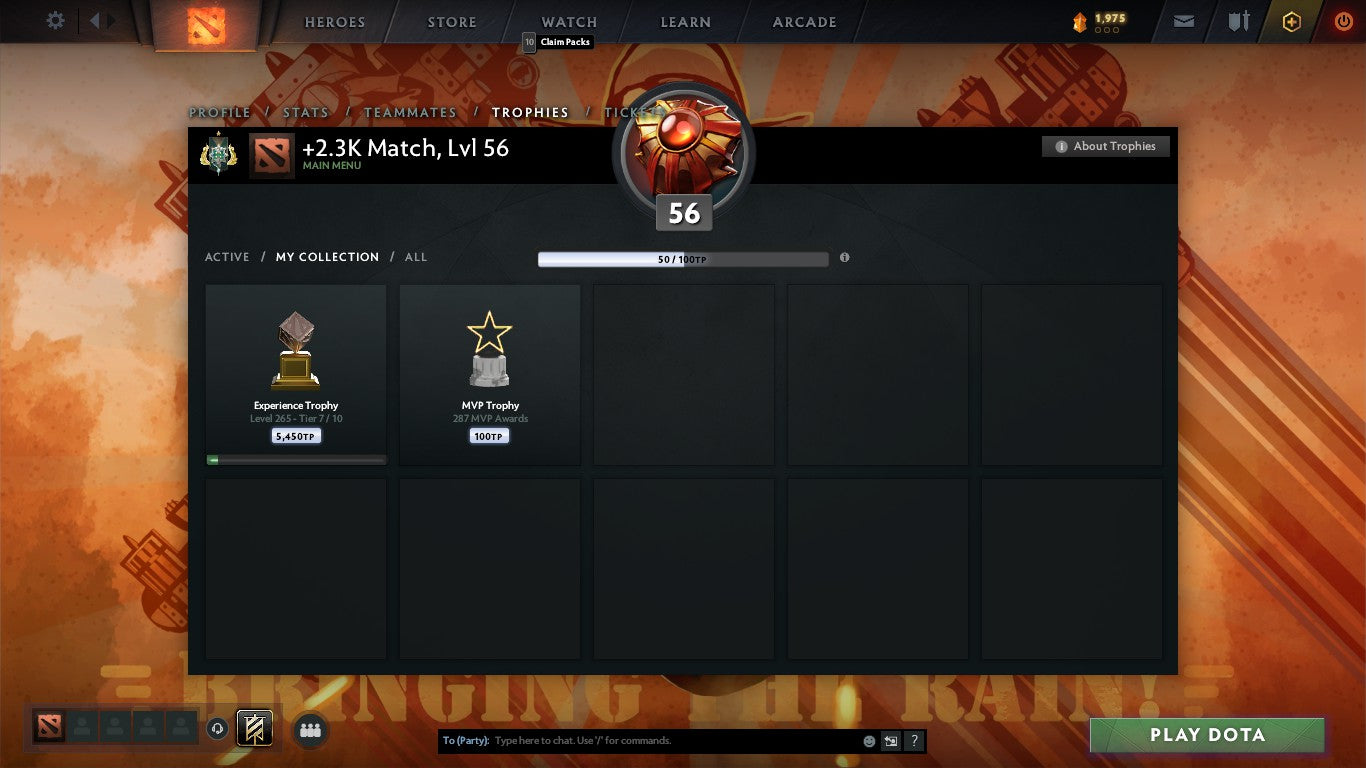This screenshot has width=1366, height=768.
Task: Click the help question mark icon
Action: 913,741
